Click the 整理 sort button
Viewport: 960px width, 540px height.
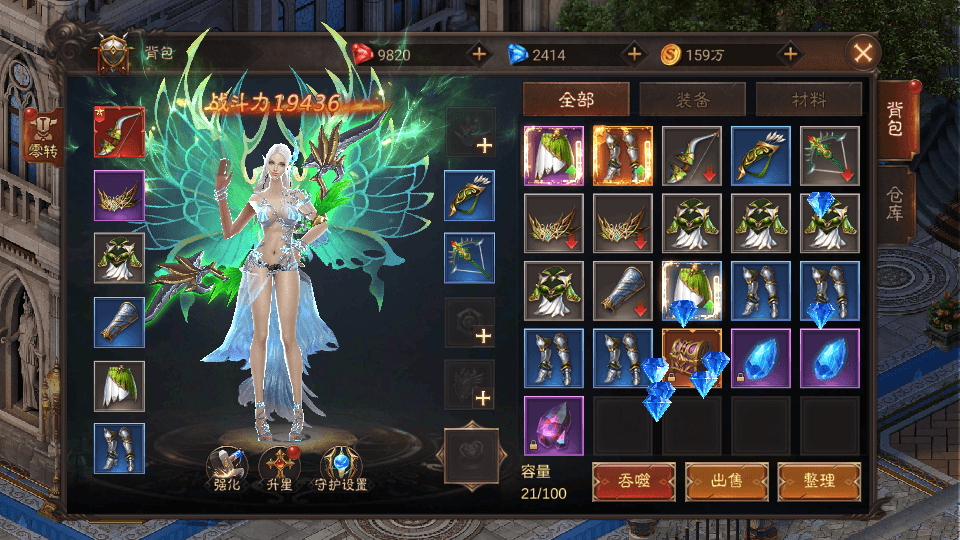tap(819, 481)
